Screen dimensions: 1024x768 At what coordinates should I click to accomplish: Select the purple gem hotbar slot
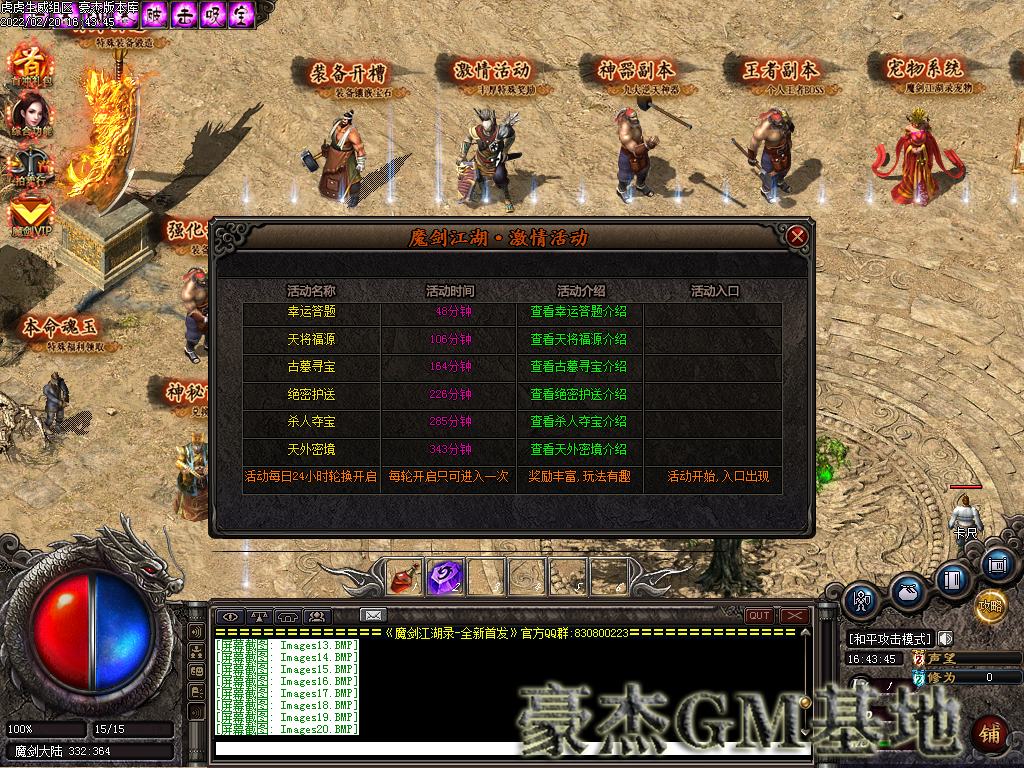coord(443,576)
